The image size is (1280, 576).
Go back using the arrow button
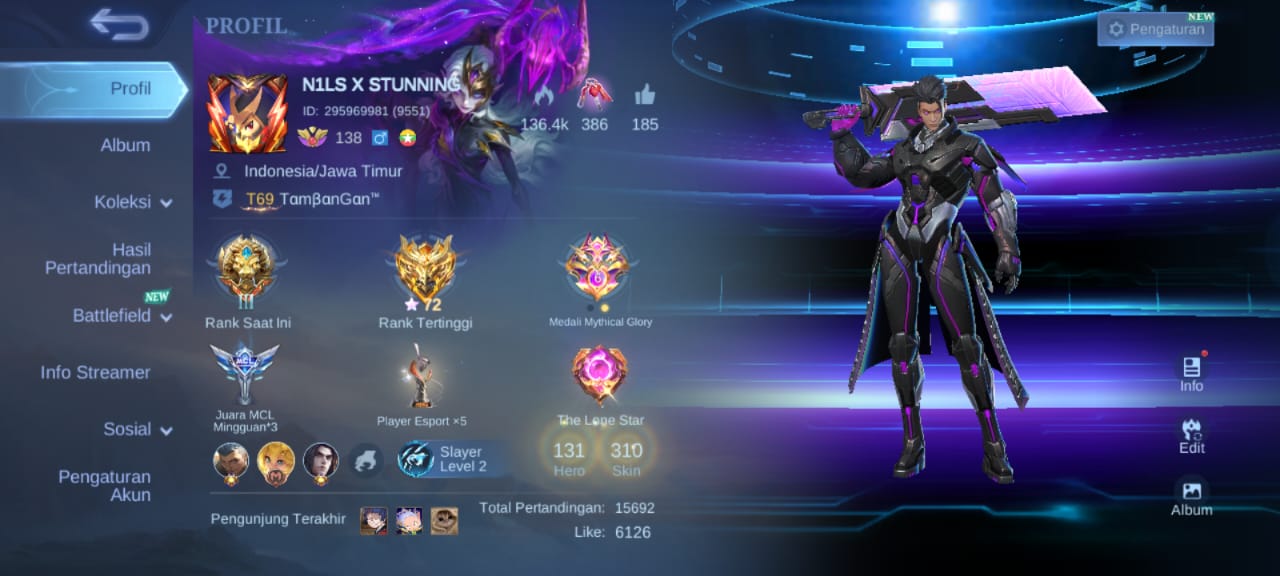tap(118, 24)
